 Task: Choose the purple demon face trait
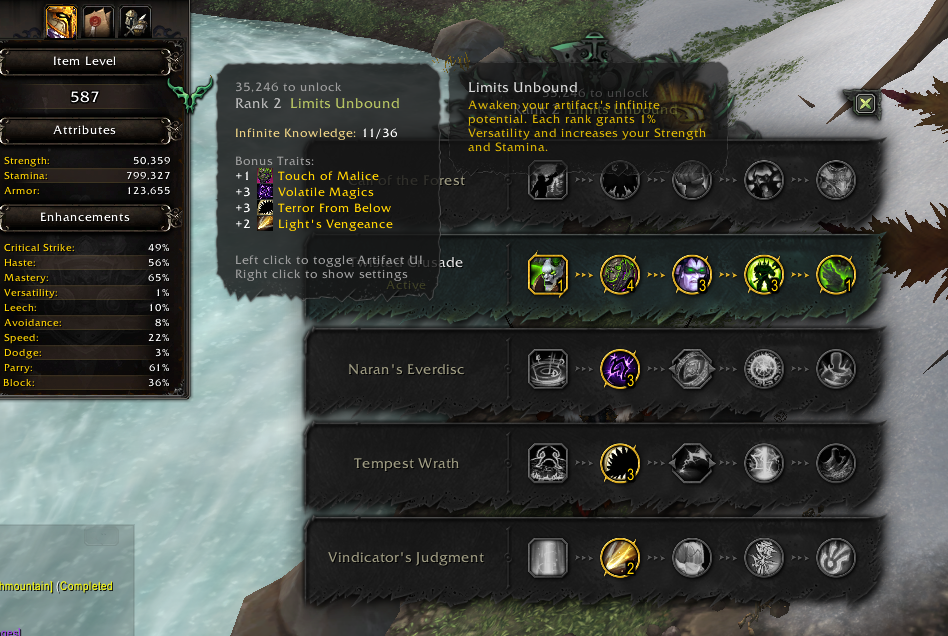(691, 273)
